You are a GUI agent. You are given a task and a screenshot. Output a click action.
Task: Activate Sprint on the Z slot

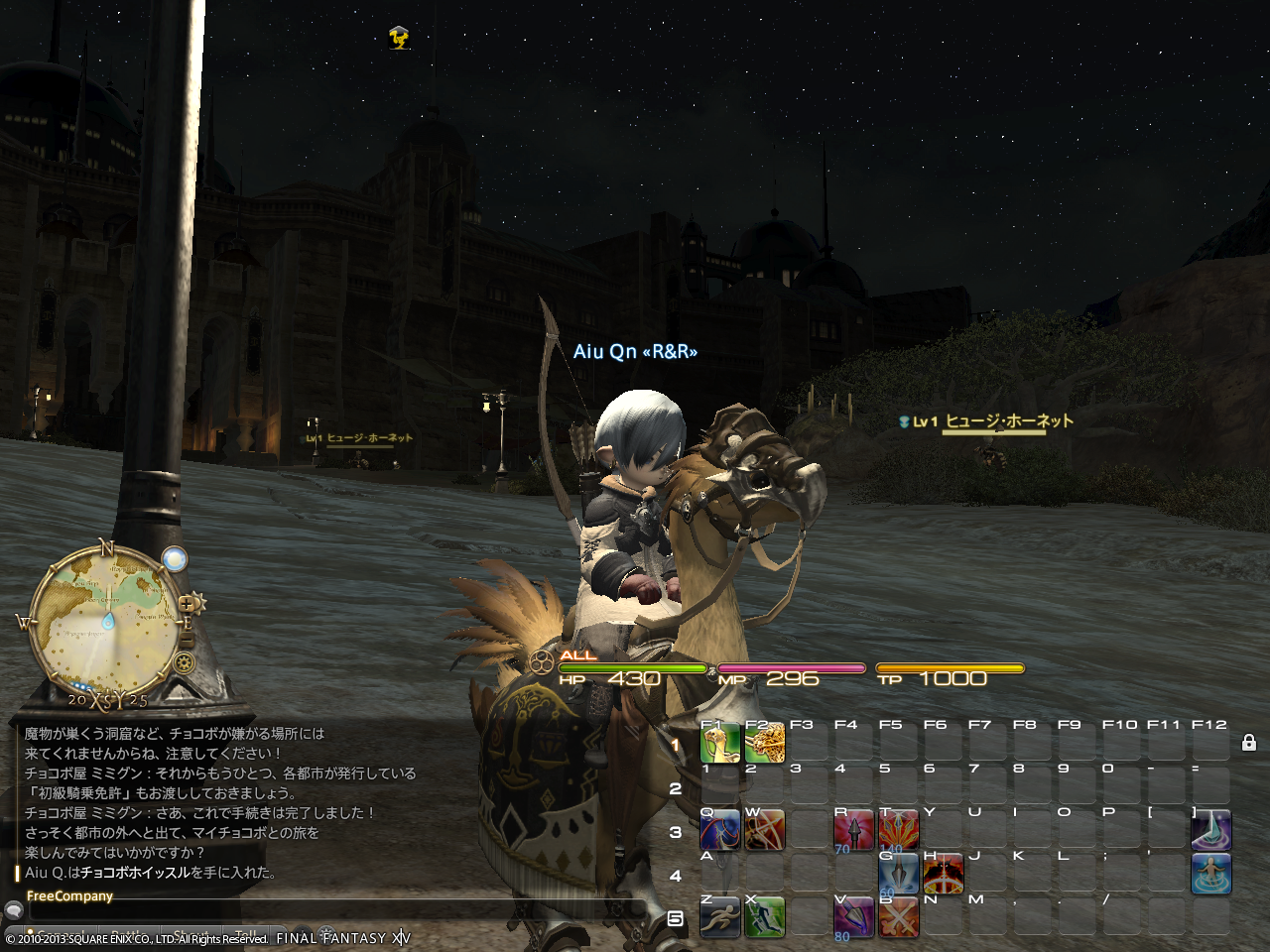coord(720,917)
